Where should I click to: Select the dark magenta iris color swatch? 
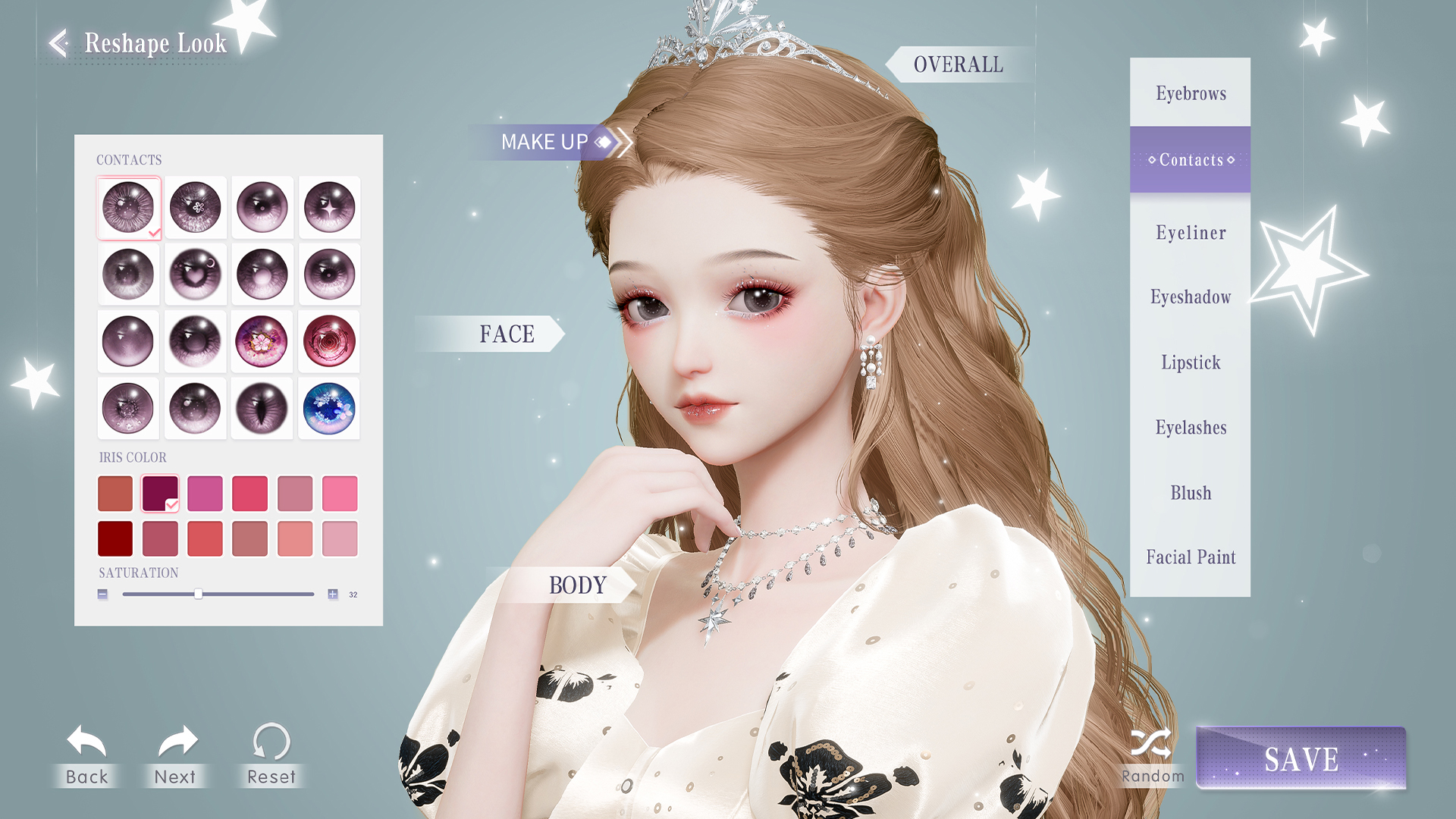pos(160,492)
